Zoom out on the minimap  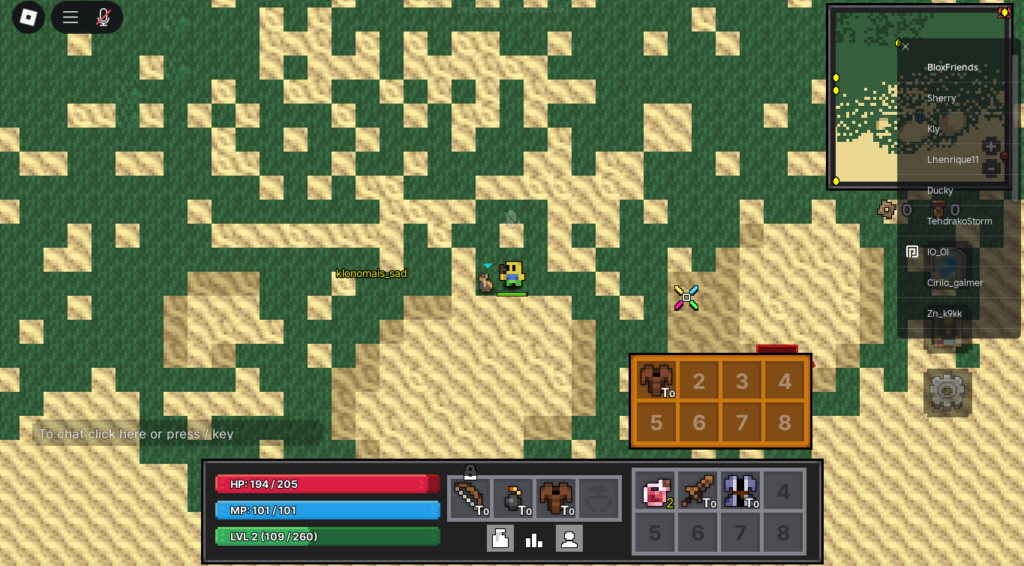coord(991,168)
